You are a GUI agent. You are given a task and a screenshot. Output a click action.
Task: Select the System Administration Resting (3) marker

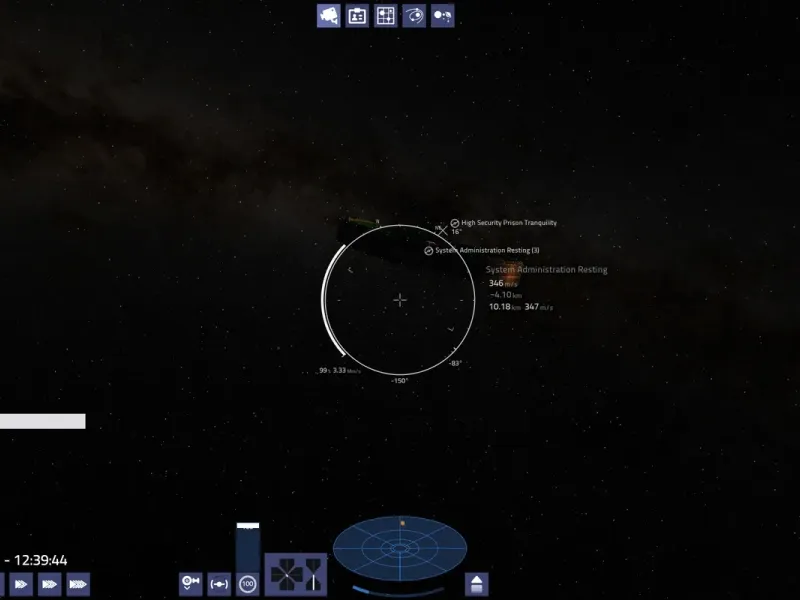coord(429,250)
